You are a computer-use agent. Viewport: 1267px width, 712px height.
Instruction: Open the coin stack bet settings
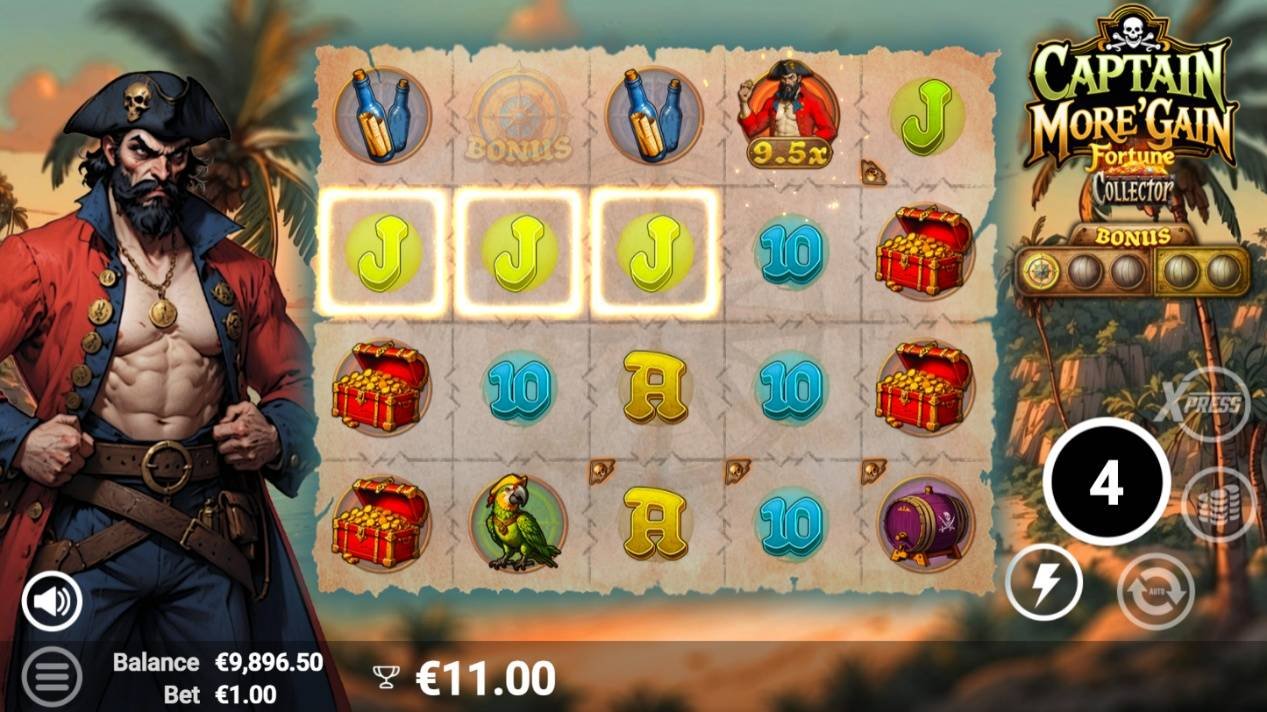point(1217,504)
